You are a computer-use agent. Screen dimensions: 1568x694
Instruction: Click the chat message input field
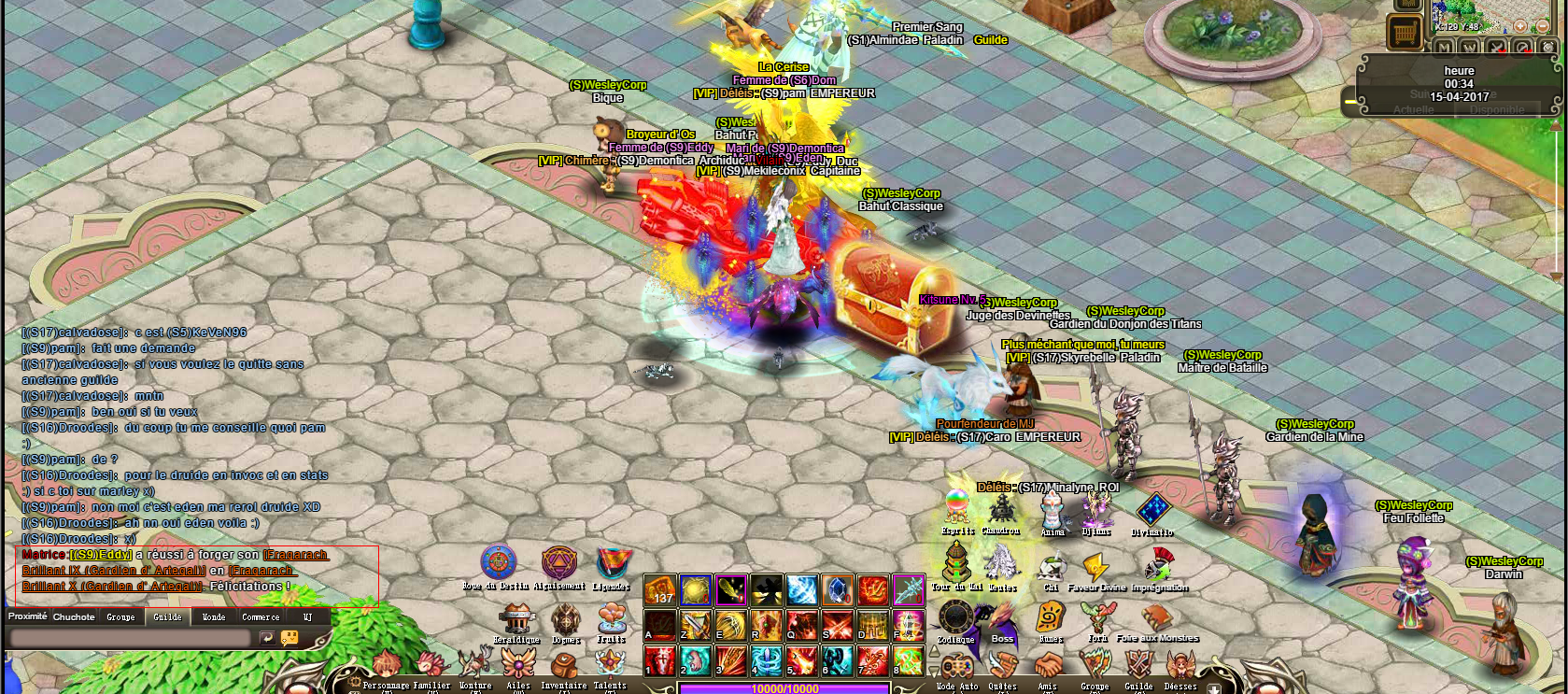[x=130, y=638]
